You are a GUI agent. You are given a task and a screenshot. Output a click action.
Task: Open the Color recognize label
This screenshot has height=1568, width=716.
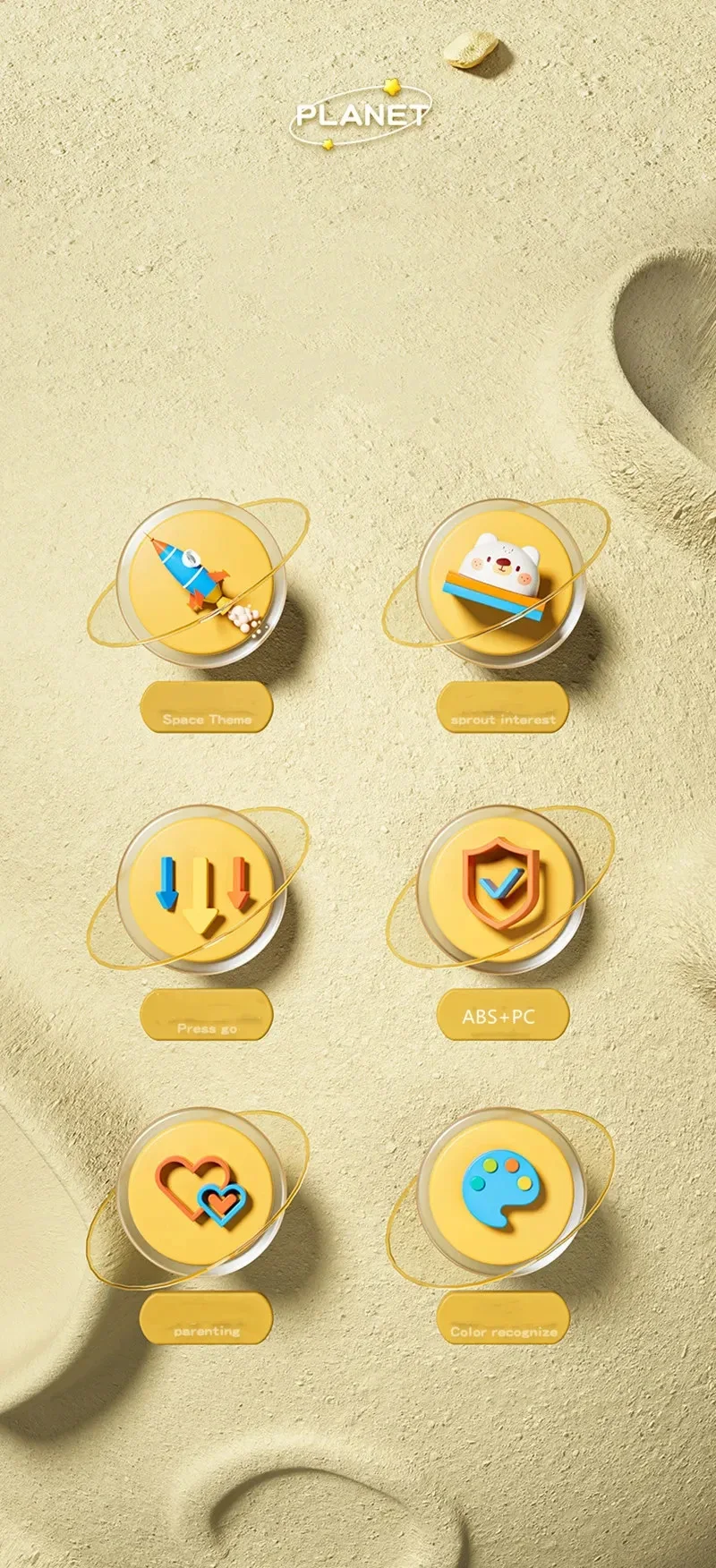pyautogui.click(x=503, y=1318)
